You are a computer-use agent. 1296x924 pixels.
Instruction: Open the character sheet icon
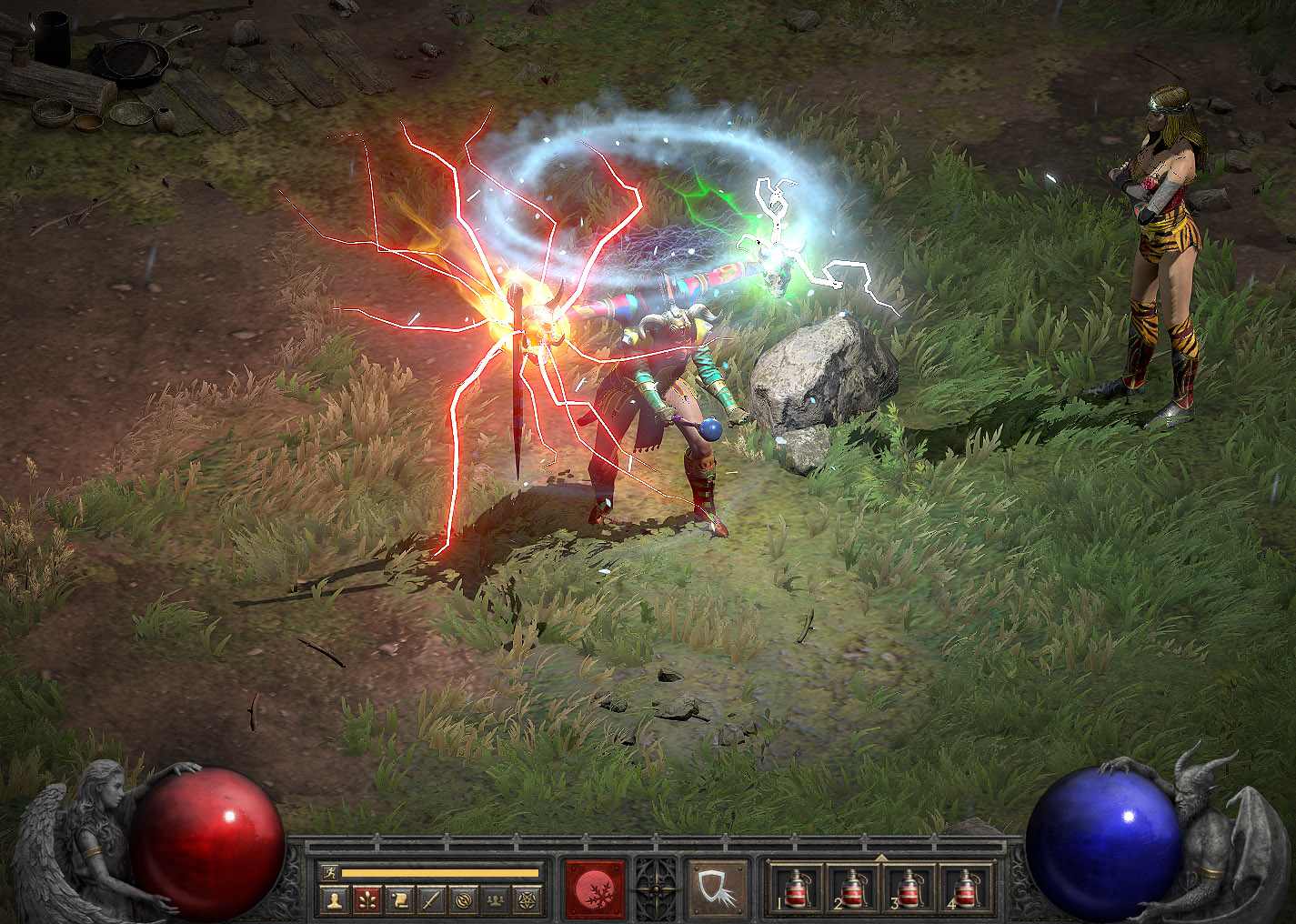click(336, 901)
